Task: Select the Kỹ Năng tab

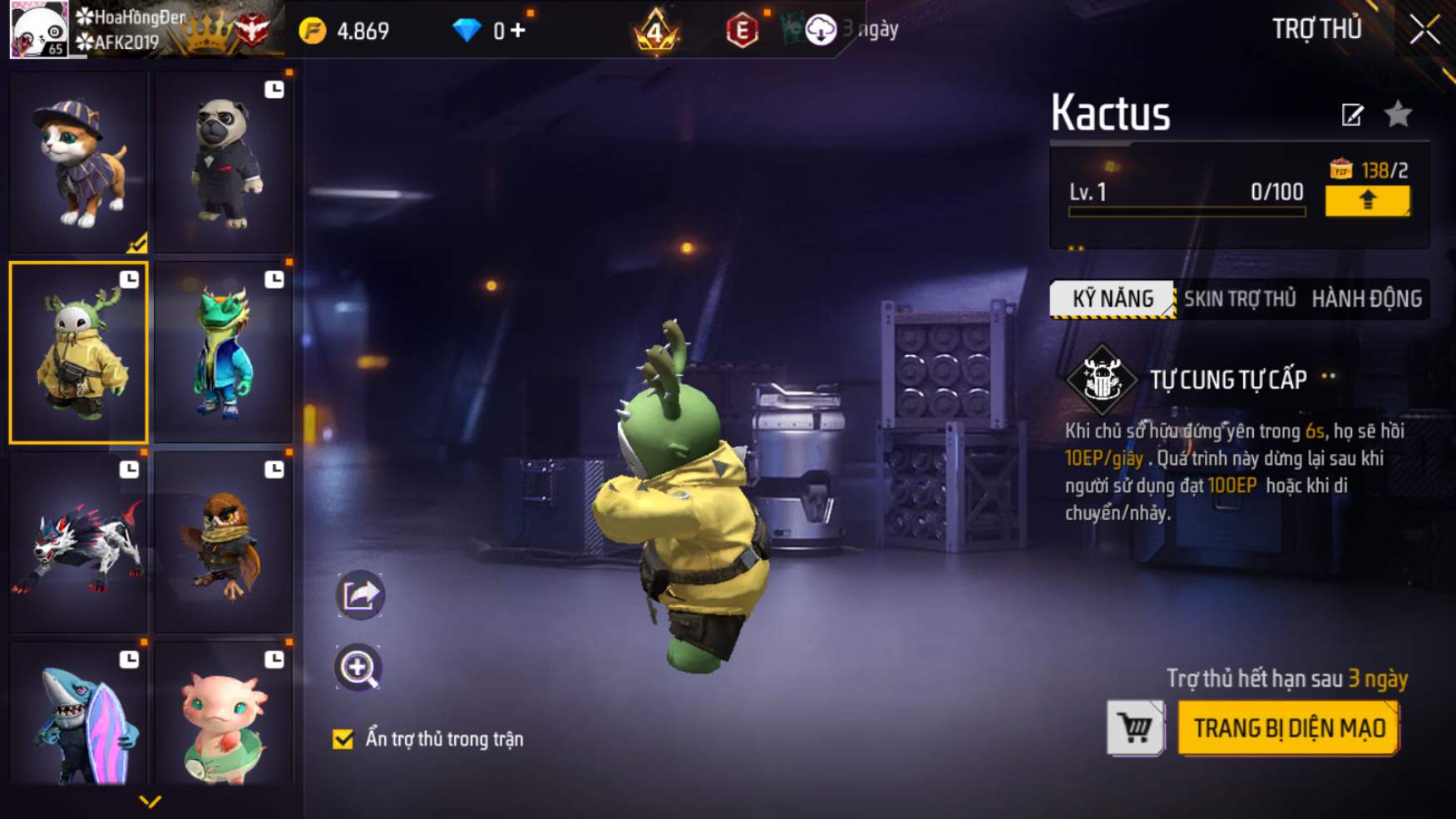Action: 1113,299
